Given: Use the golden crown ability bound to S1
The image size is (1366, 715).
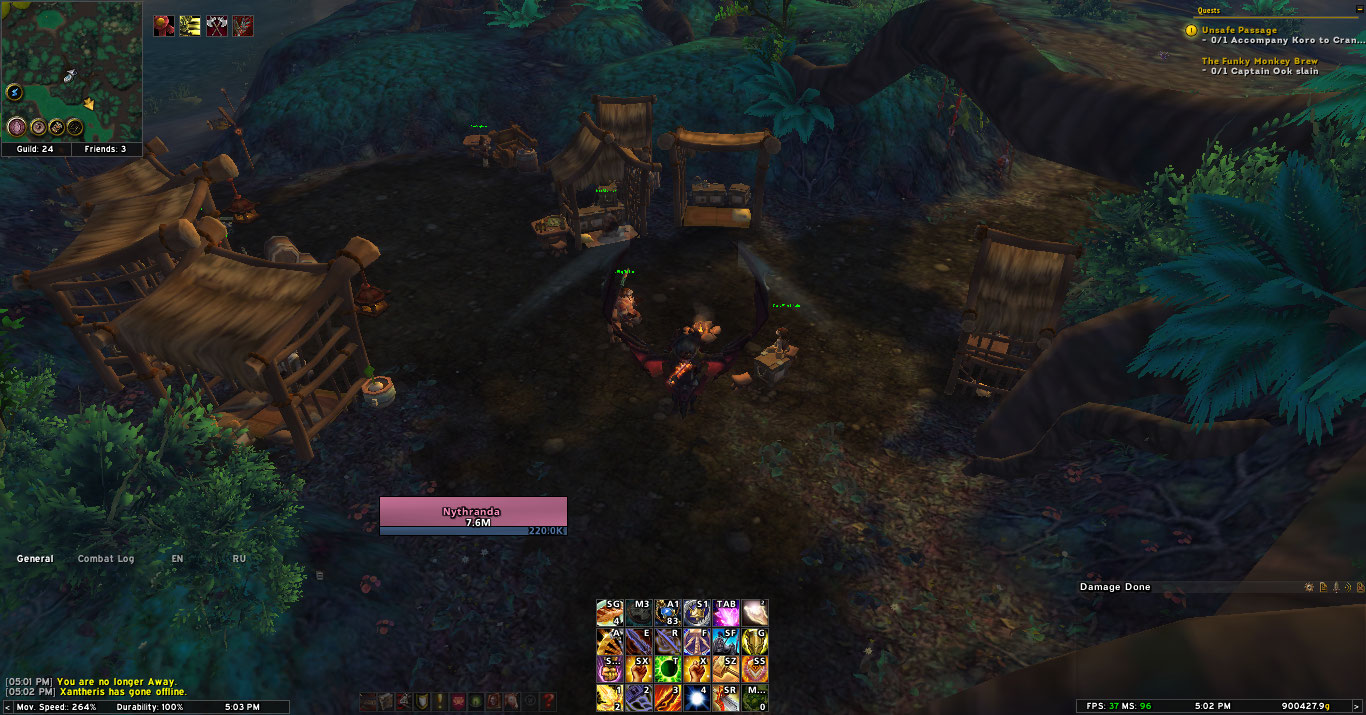Looking at the screenshot, I should tap(697, 613).
